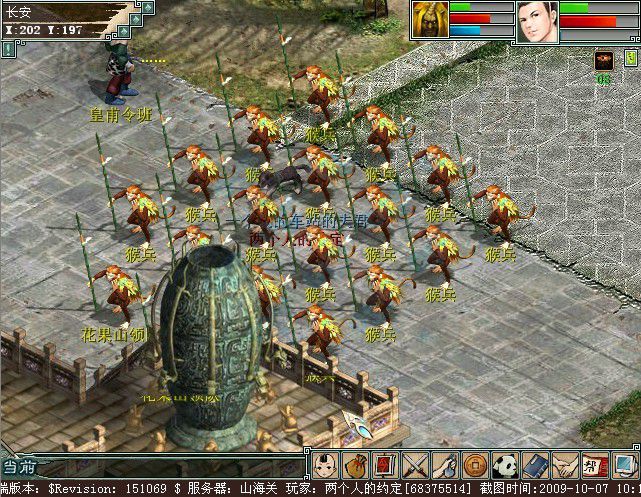The image size is (641, 497).
Task: Click the player character portrait
Action: coord(537,22)
